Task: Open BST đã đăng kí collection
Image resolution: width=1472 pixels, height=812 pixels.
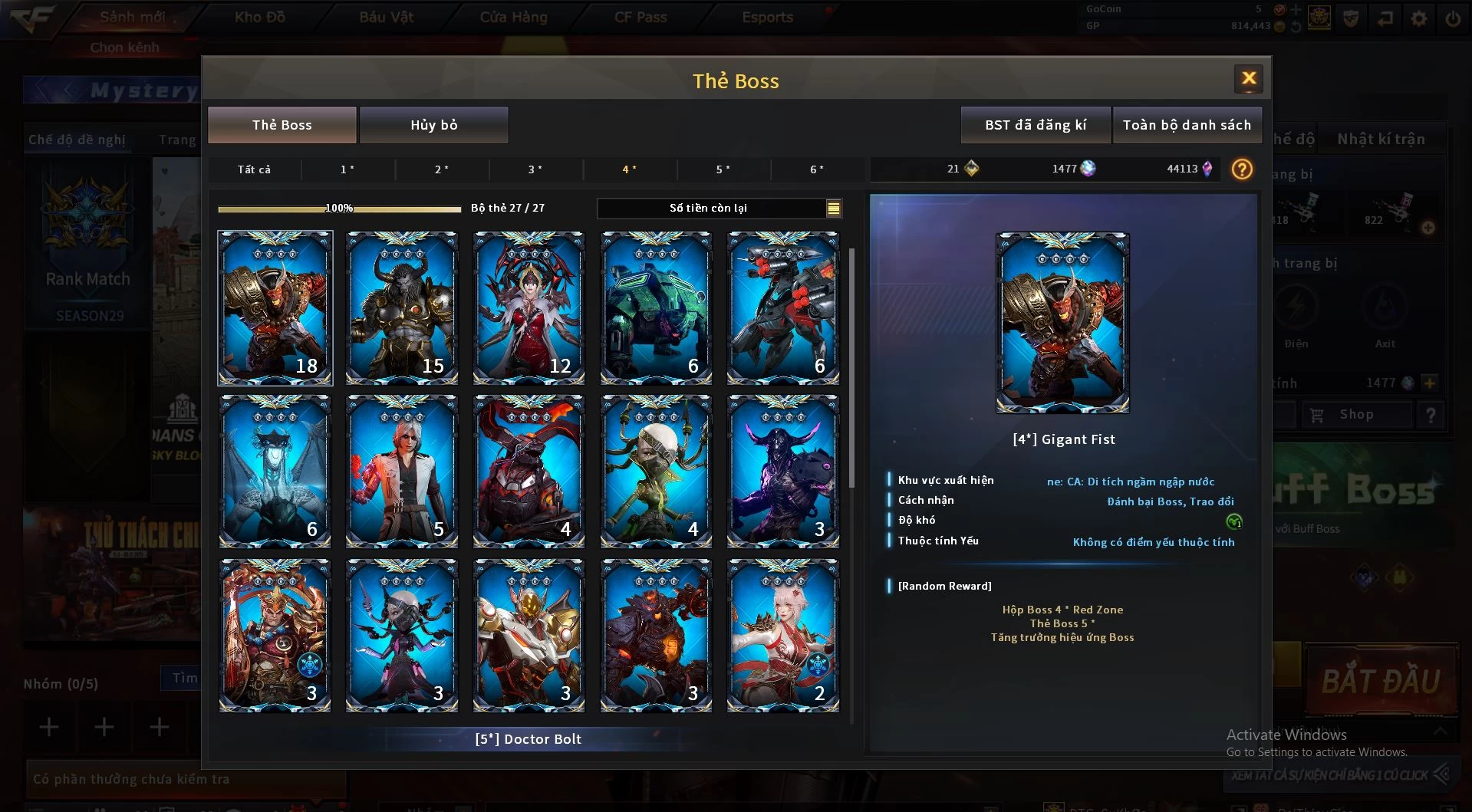Action: pos(1035,125)
